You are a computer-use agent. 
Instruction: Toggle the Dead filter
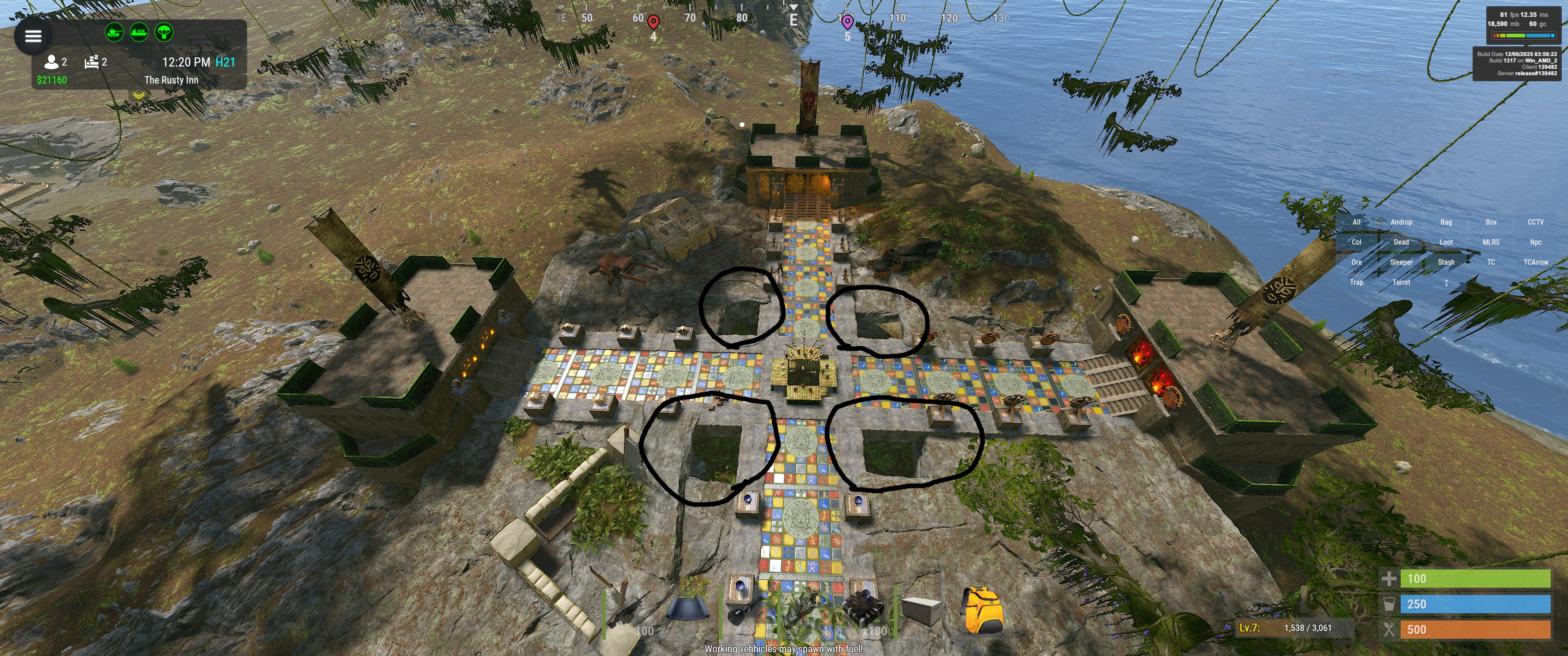pyautogui.click(x=1401, y=242)
